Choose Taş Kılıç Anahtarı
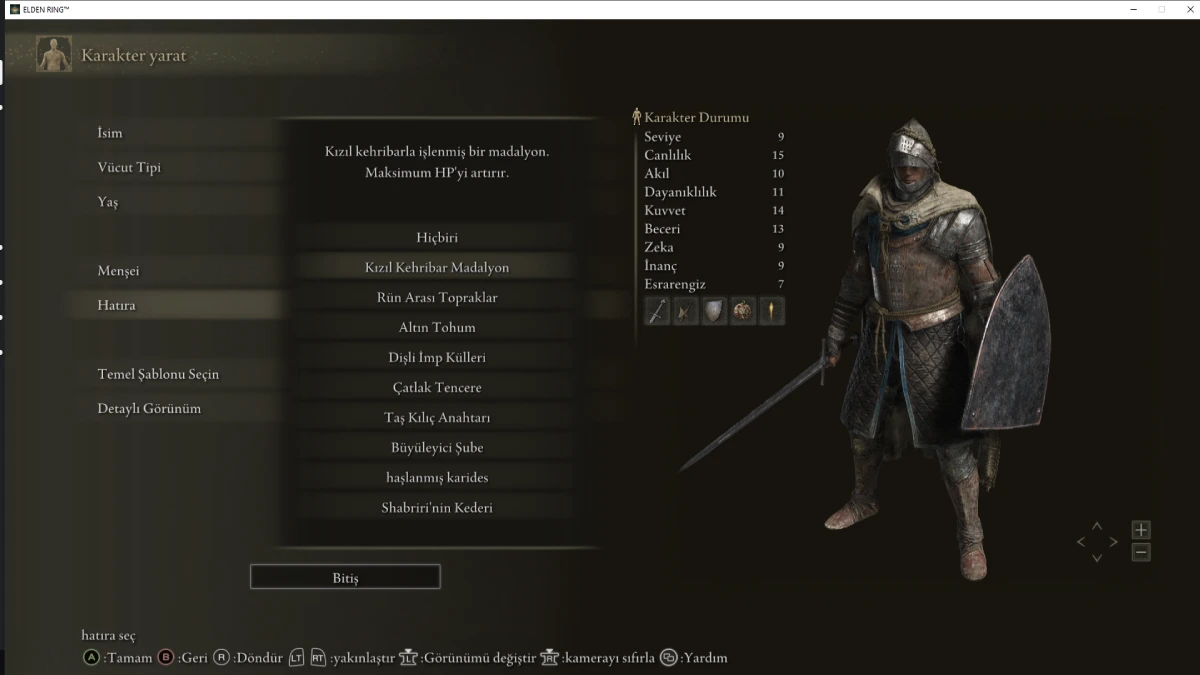Image resolution: width=1200 pixels, height=675 pixels. pos(437,418)
